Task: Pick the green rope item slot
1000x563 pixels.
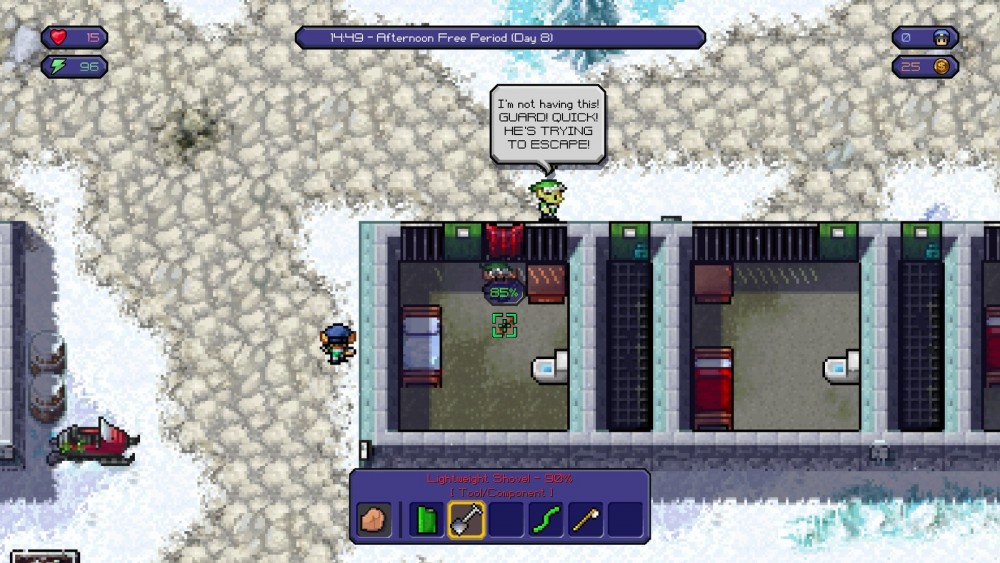Action: 545,519
